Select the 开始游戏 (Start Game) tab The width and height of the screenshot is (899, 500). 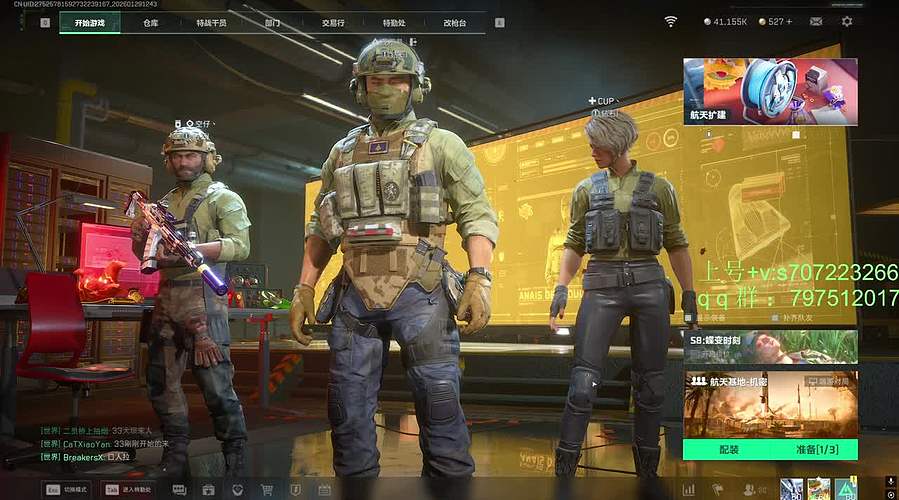click(89, 22)
